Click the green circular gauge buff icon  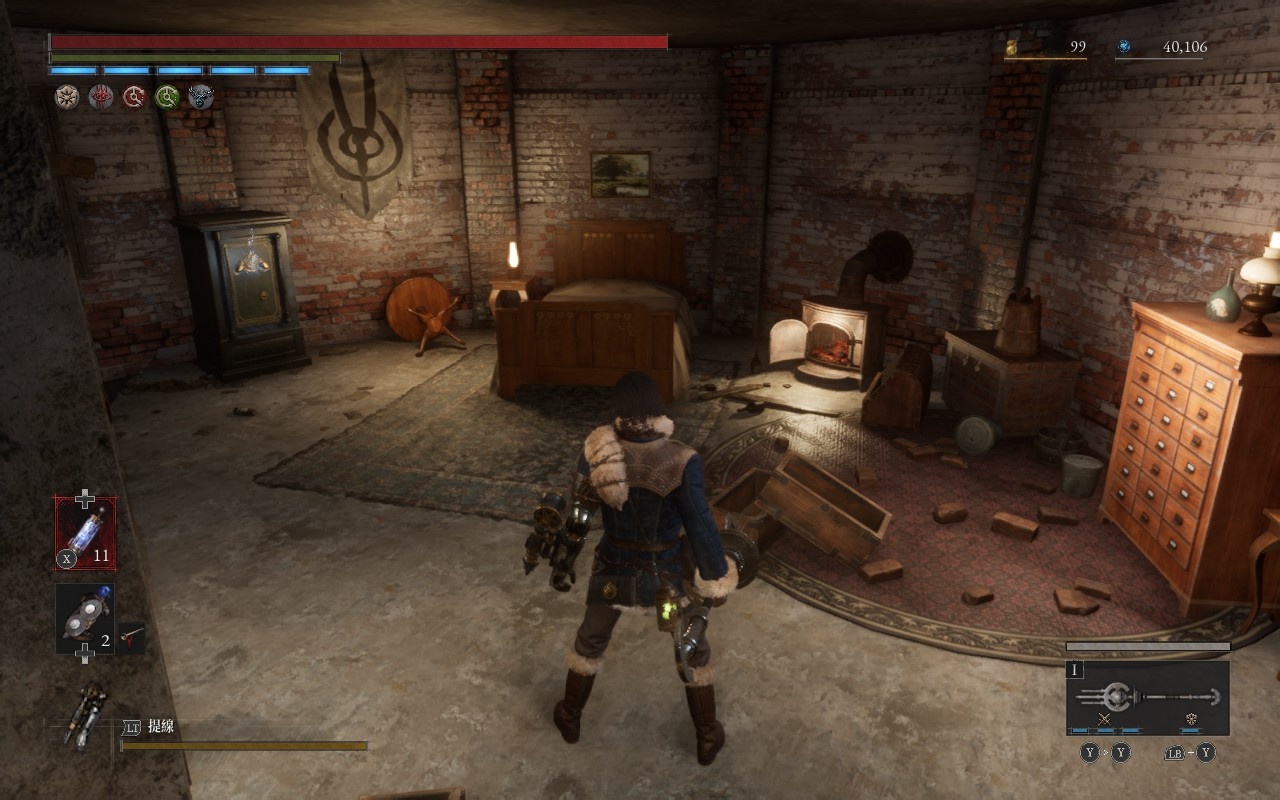coord(167,96)
